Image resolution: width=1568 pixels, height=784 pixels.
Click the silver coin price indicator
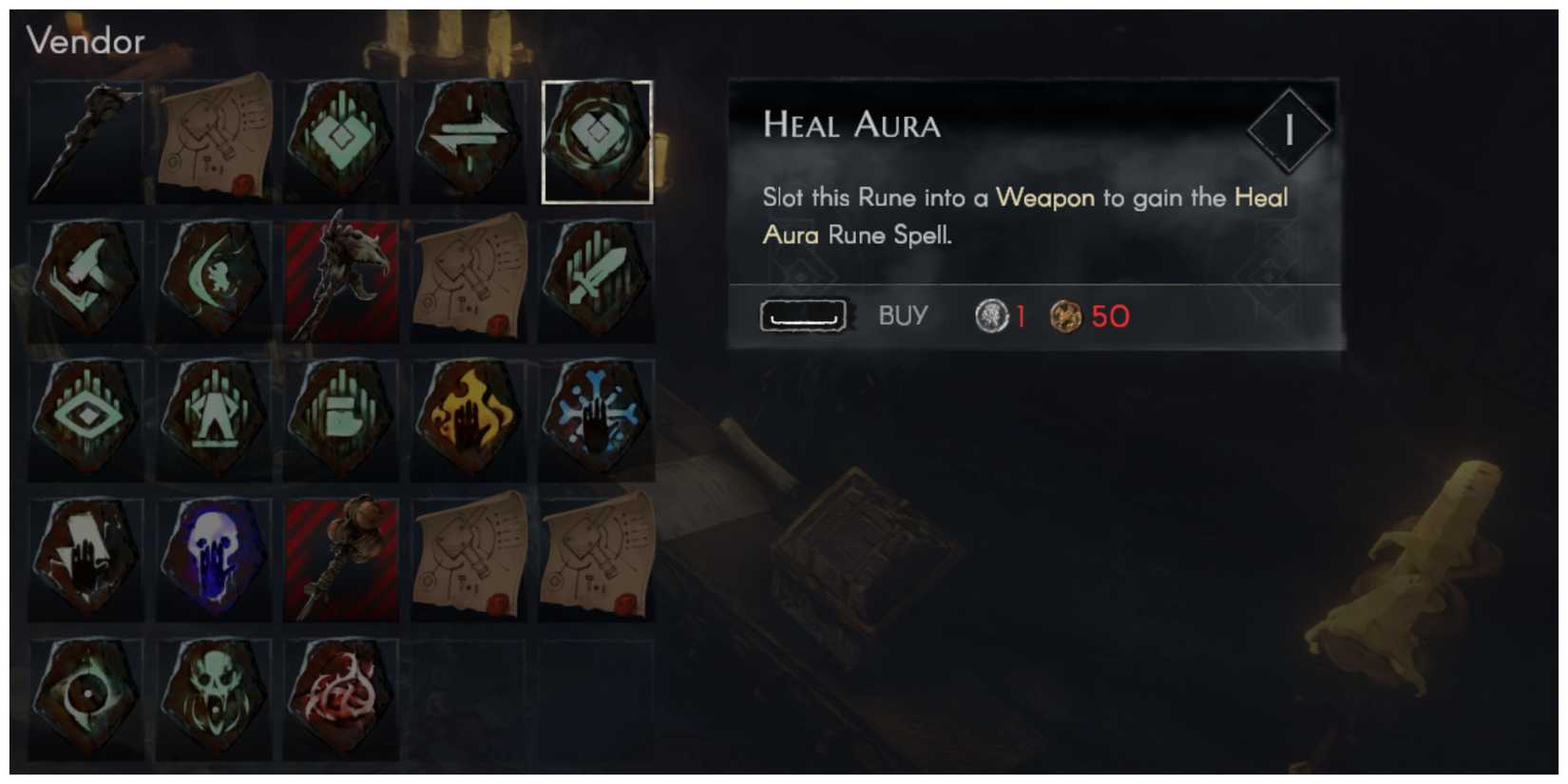pyautogui.click(x=990, y=316)
